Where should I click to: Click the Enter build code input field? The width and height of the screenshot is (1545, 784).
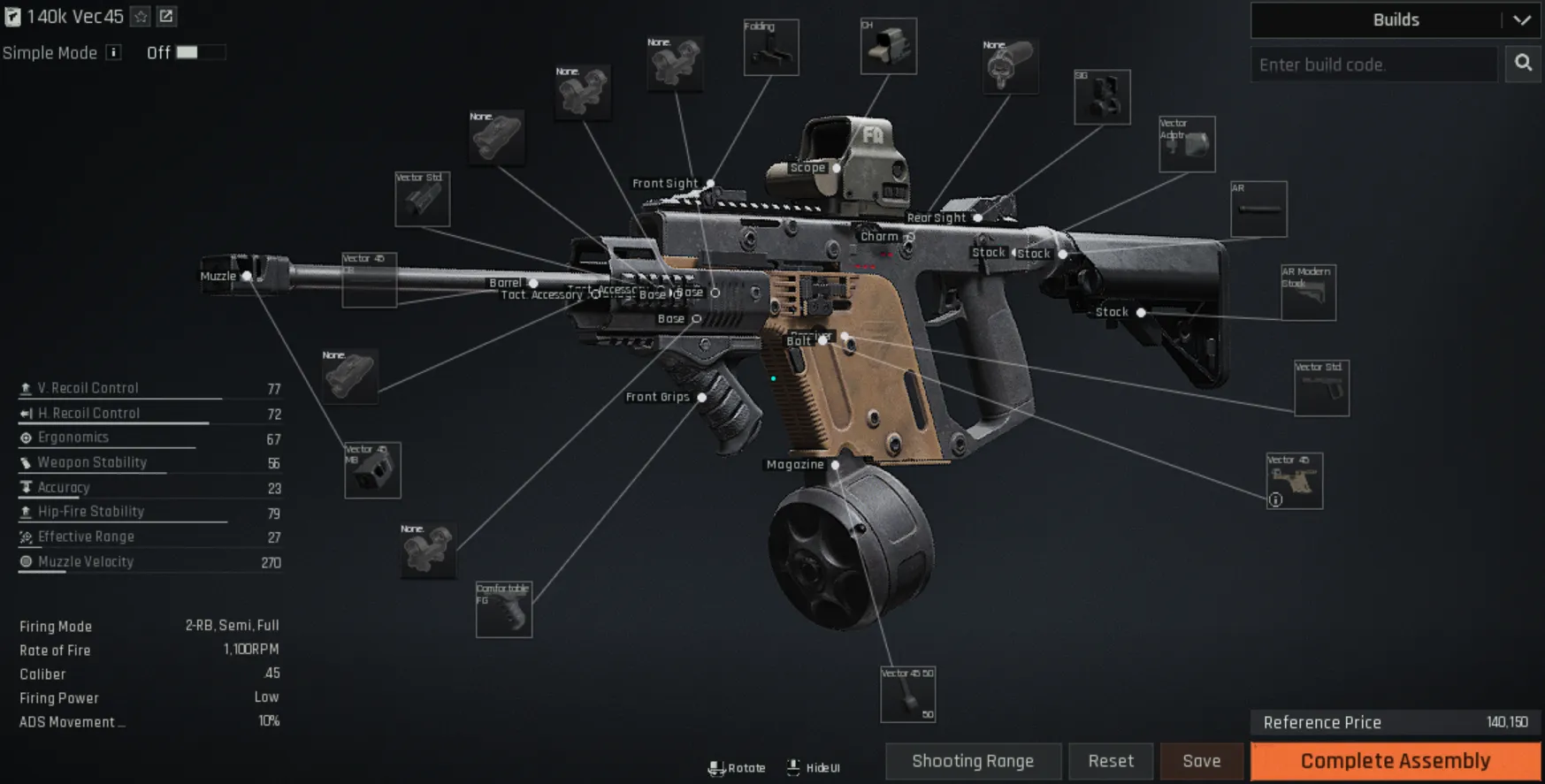pyautogui.click(x=1373, y=64)
